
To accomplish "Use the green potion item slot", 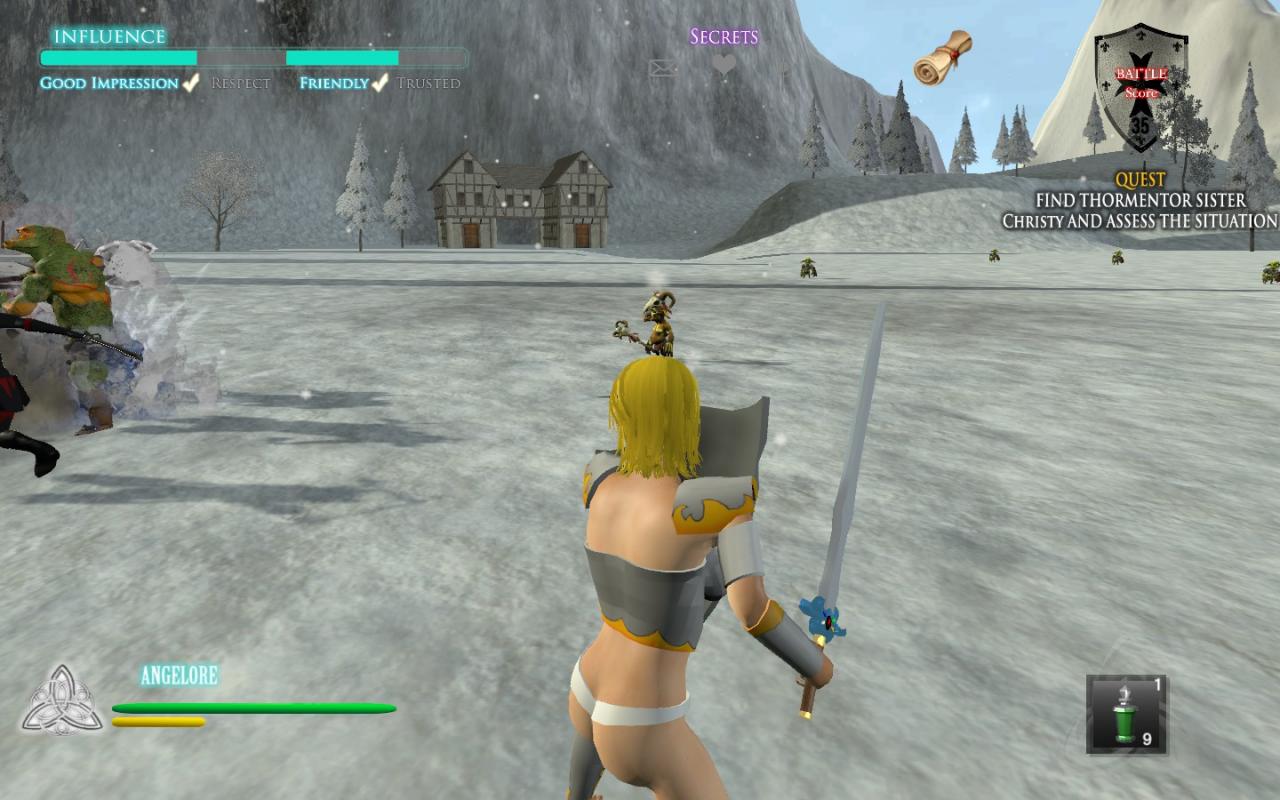I will tap(1127, 714).
